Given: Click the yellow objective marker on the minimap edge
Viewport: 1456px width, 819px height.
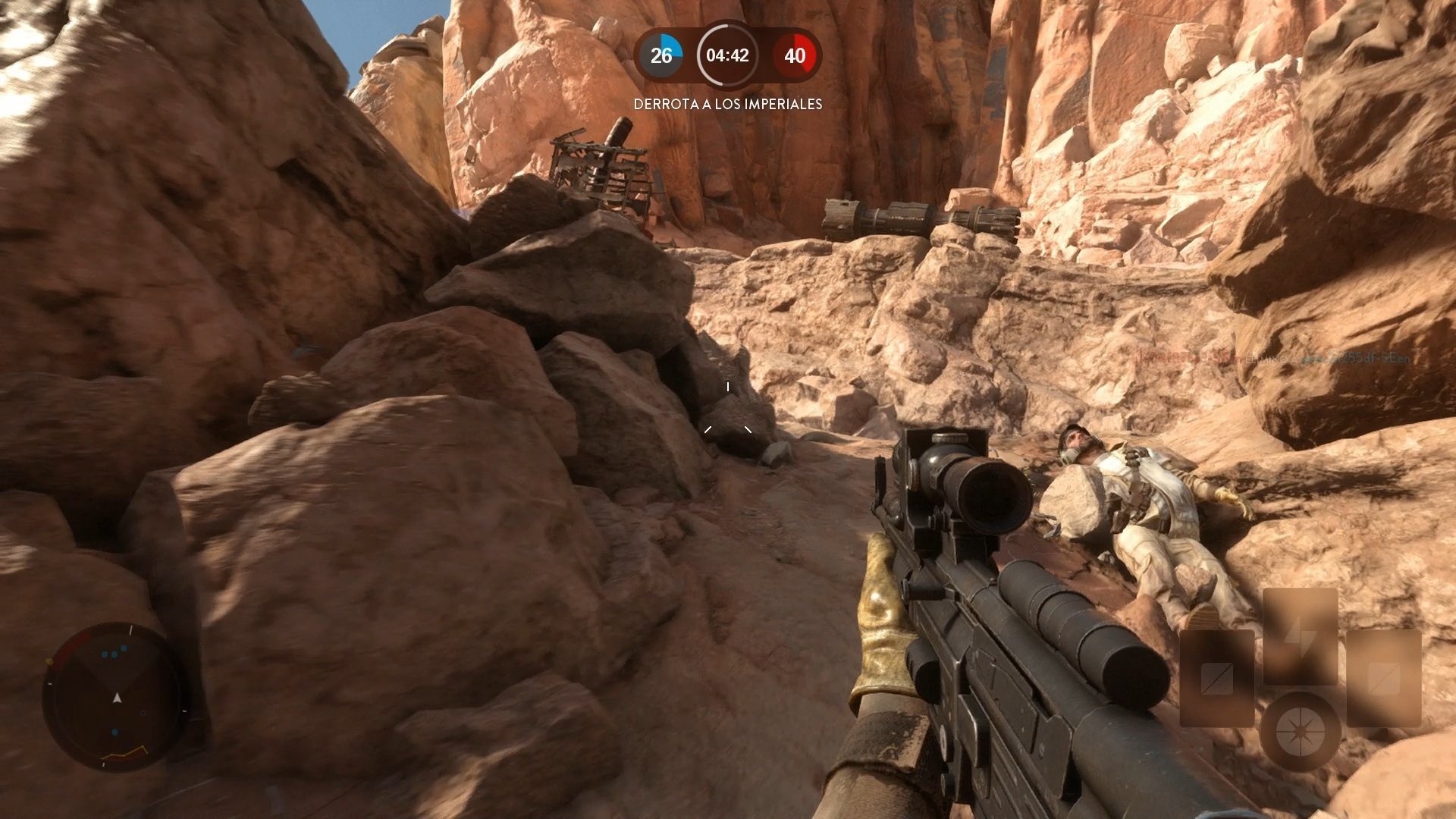Looking at the screenshot, I should (x=49, y=661).
